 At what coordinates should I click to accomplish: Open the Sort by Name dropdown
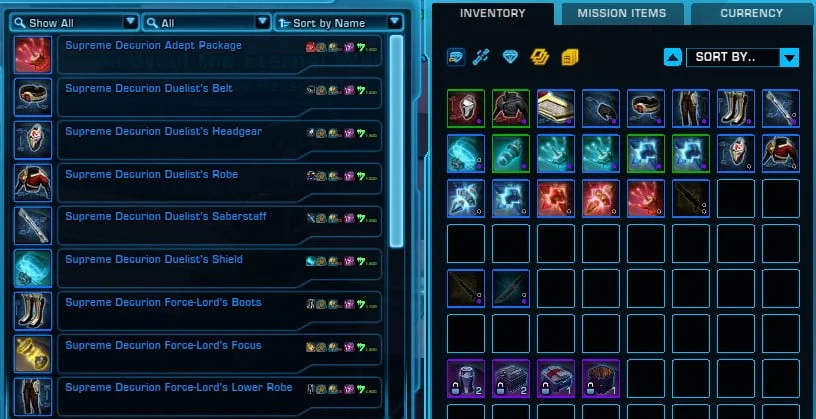(x=338, y=22)
